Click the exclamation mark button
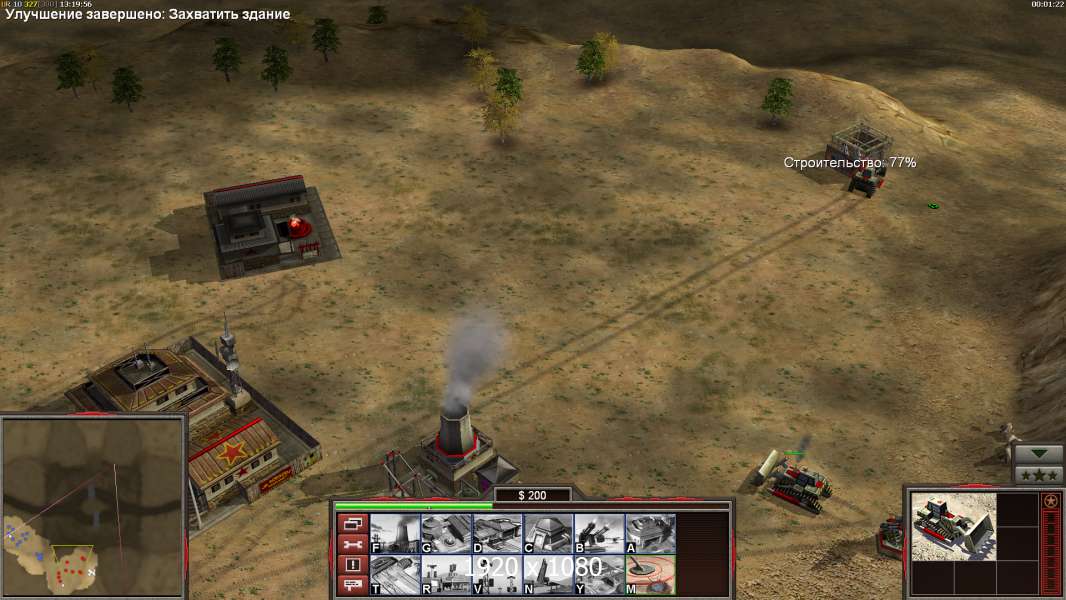Screen dimensions: 1066x600 [x=352, y=565]
